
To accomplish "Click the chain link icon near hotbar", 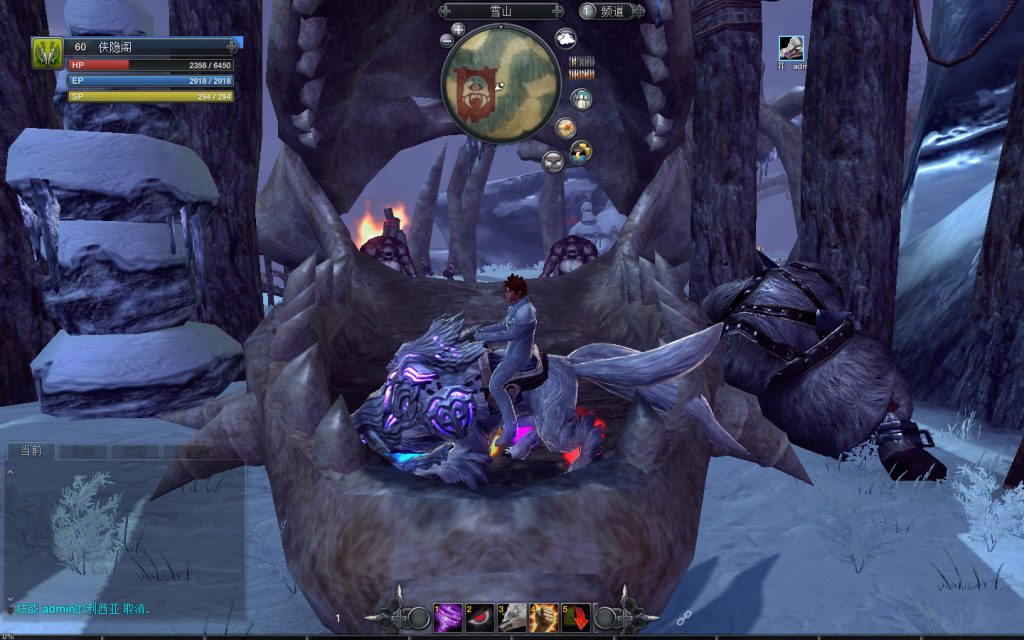I will pyautogui.click(x=684, y=619).
